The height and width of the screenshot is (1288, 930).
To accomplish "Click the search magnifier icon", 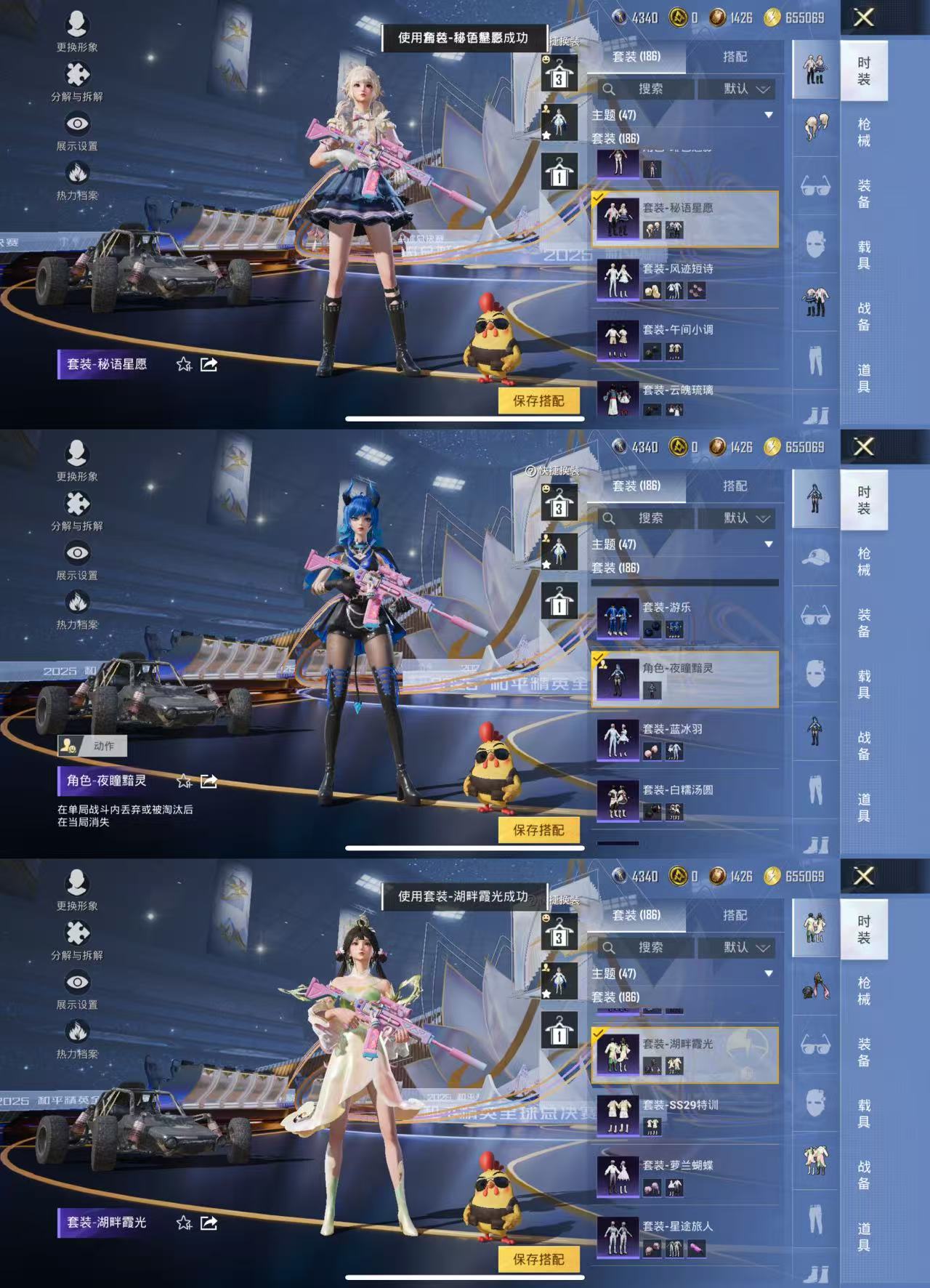I will click(608, 89).
